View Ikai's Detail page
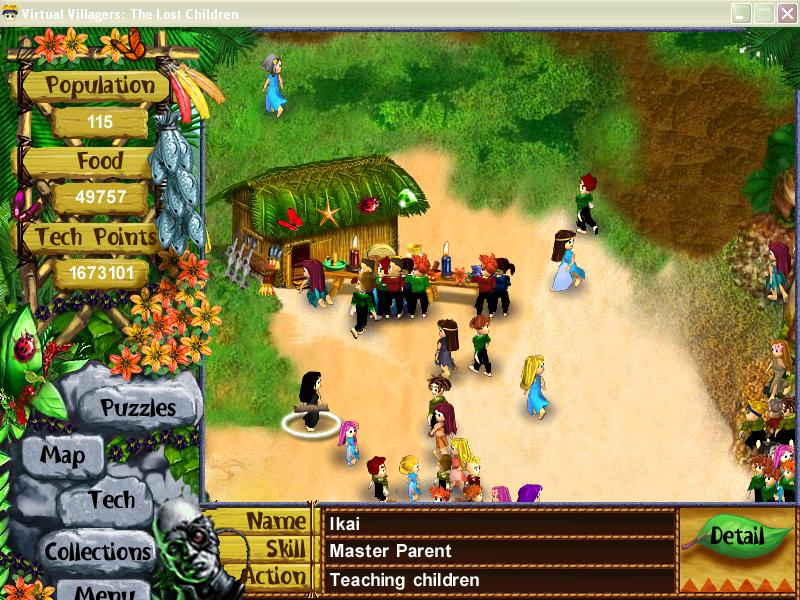The width and height of the screenshot is (800, 600). (x=736, y=536)
